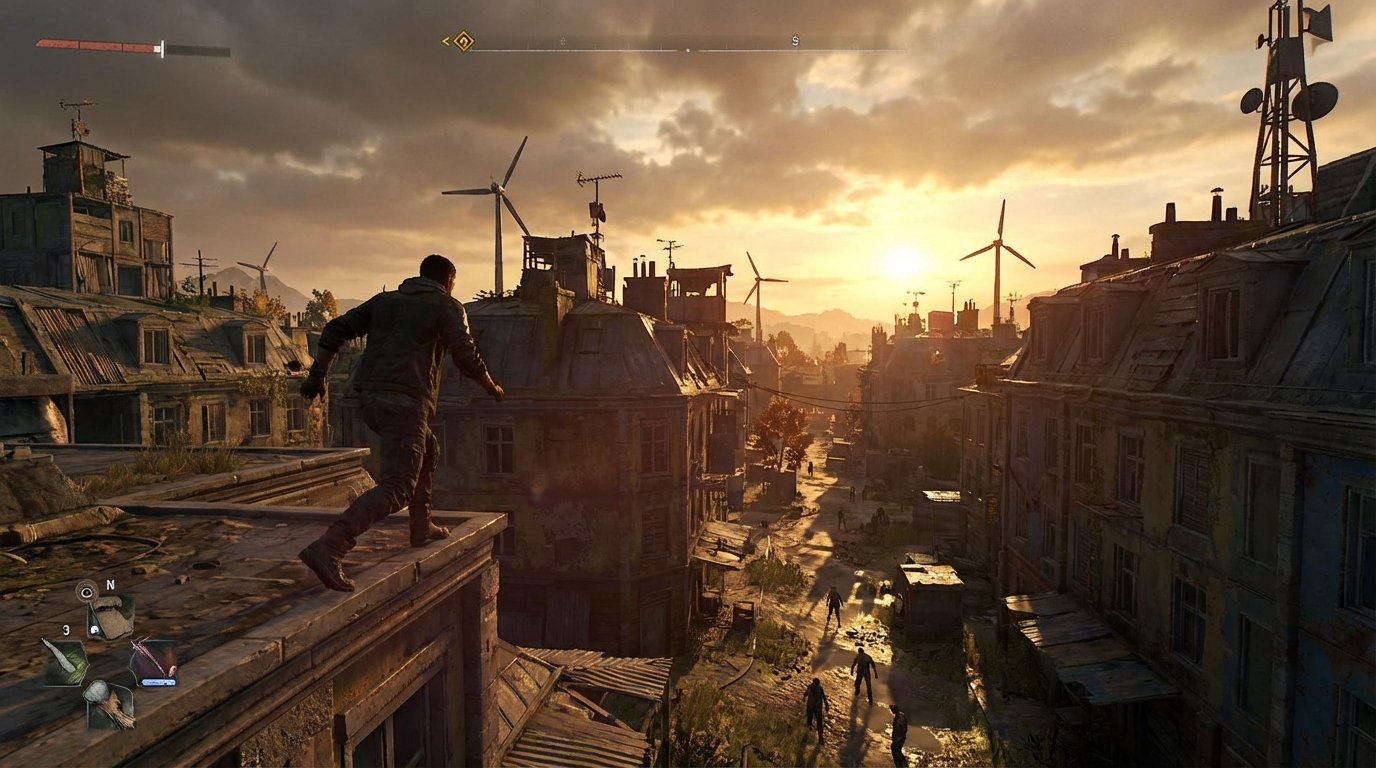Click the yellow quest marker on the compass
Viewport: 1376px width, 768px height.
click(462, 42)
